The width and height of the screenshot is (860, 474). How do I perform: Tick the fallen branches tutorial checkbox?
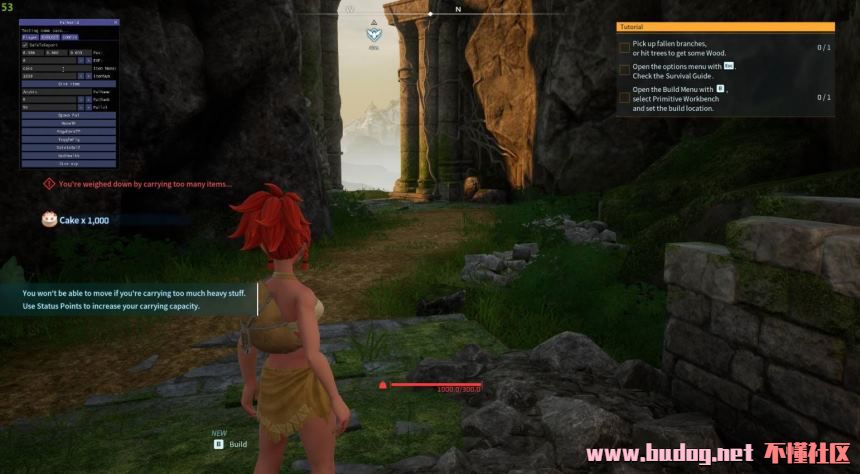click(x=625, y=47)
